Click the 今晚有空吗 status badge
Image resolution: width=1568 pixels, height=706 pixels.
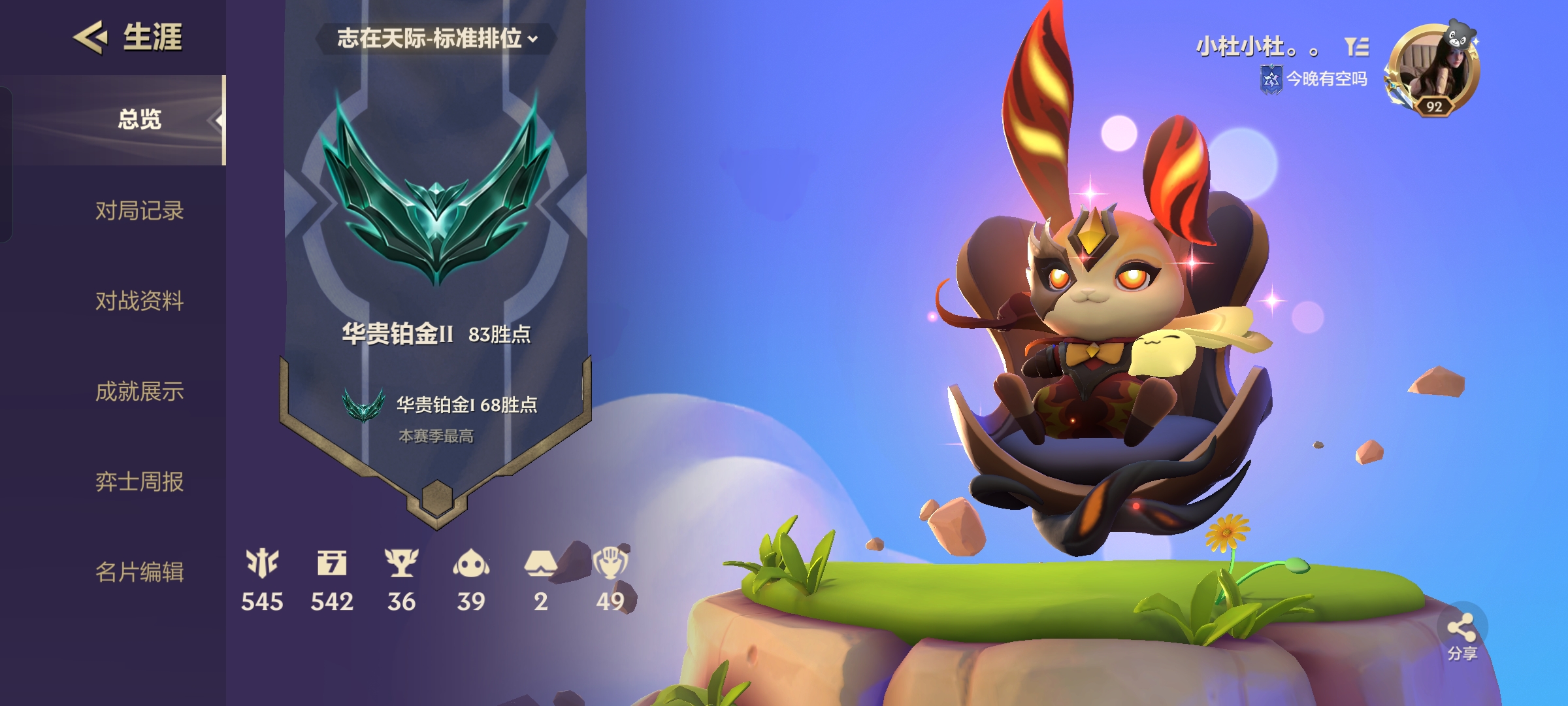pyautogui.click(x=1315, y=80)
